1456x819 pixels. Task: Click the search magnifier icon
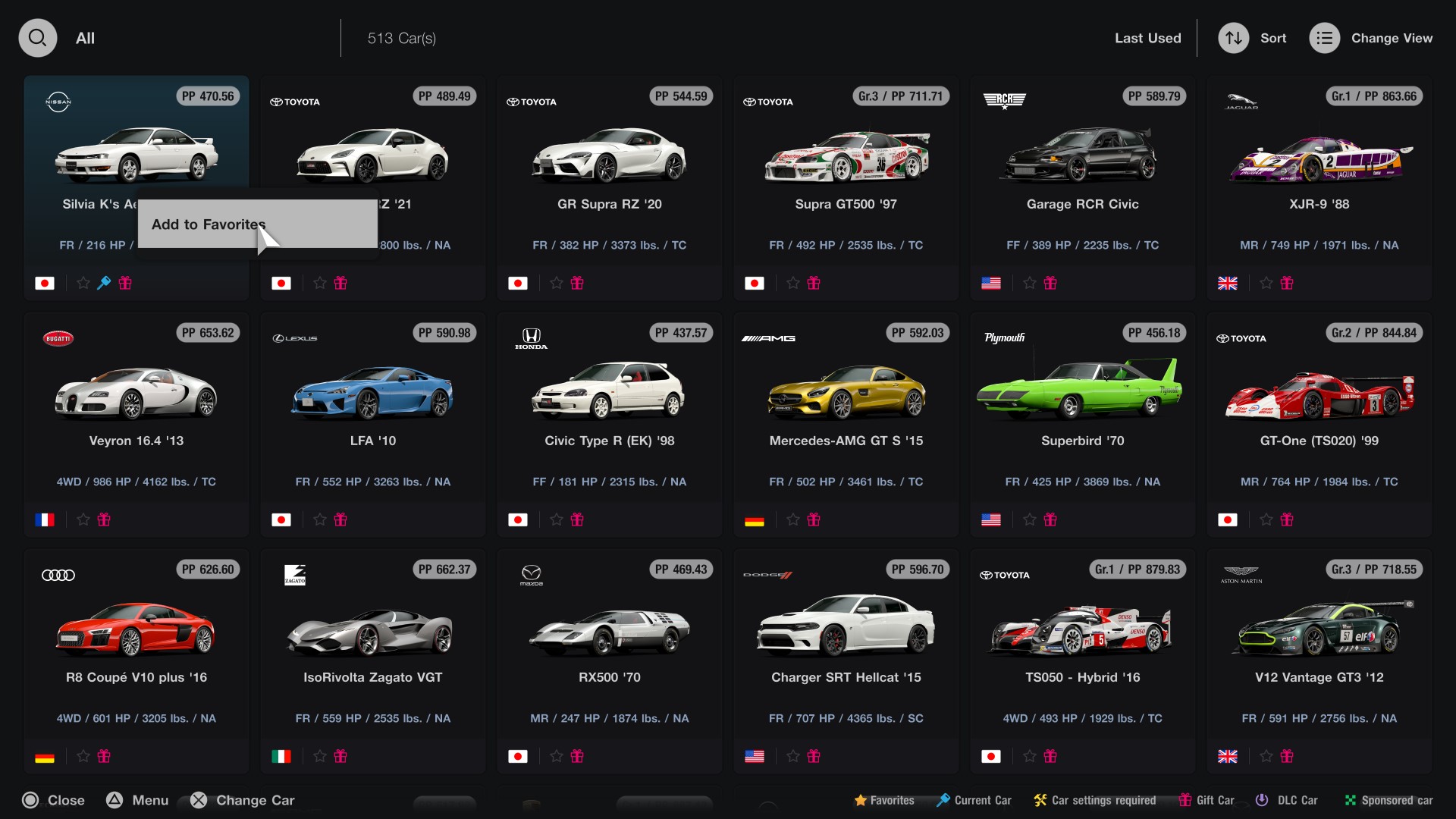(37, 37)
